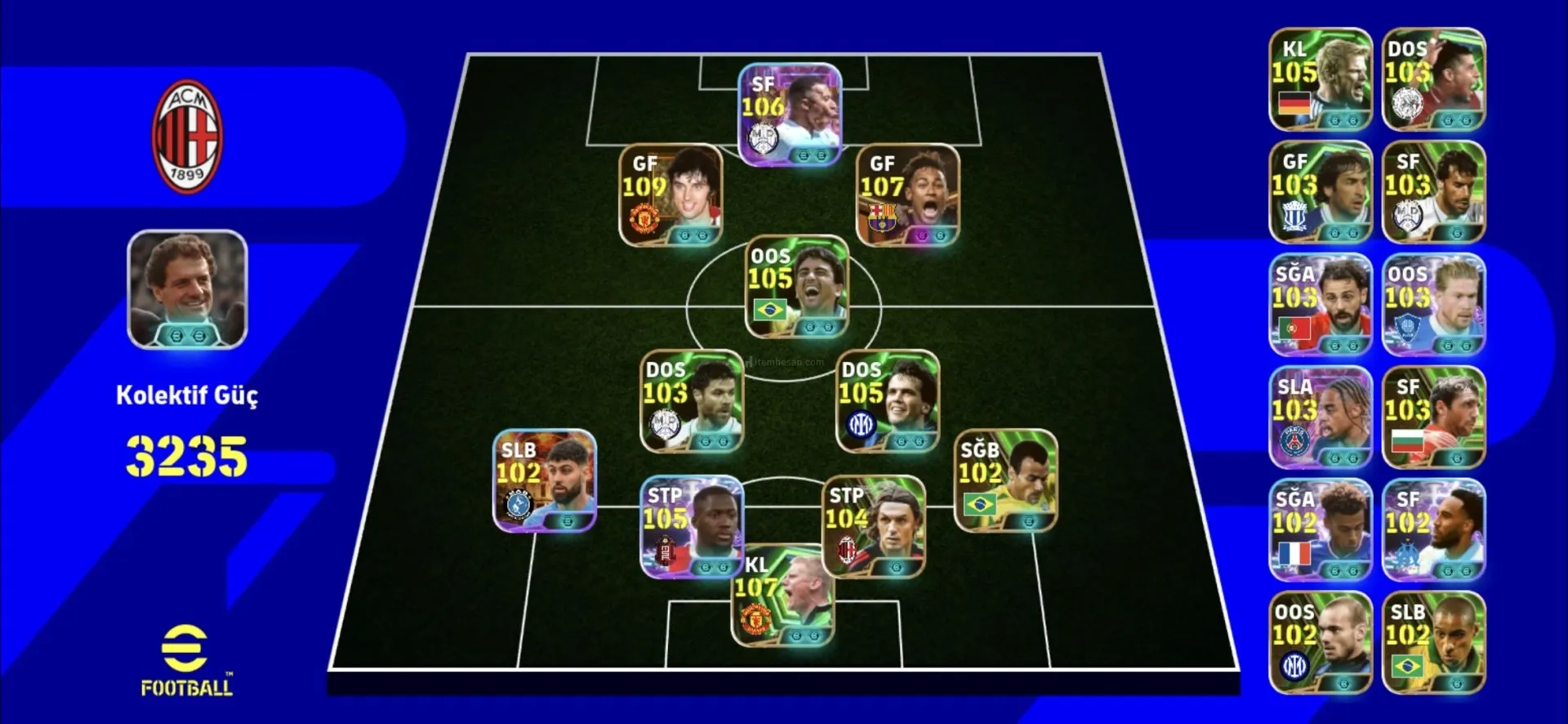1568x724 pixels.
Task: Pick the OOS 103 substitute card
Action: click(x=1433, y=305)
